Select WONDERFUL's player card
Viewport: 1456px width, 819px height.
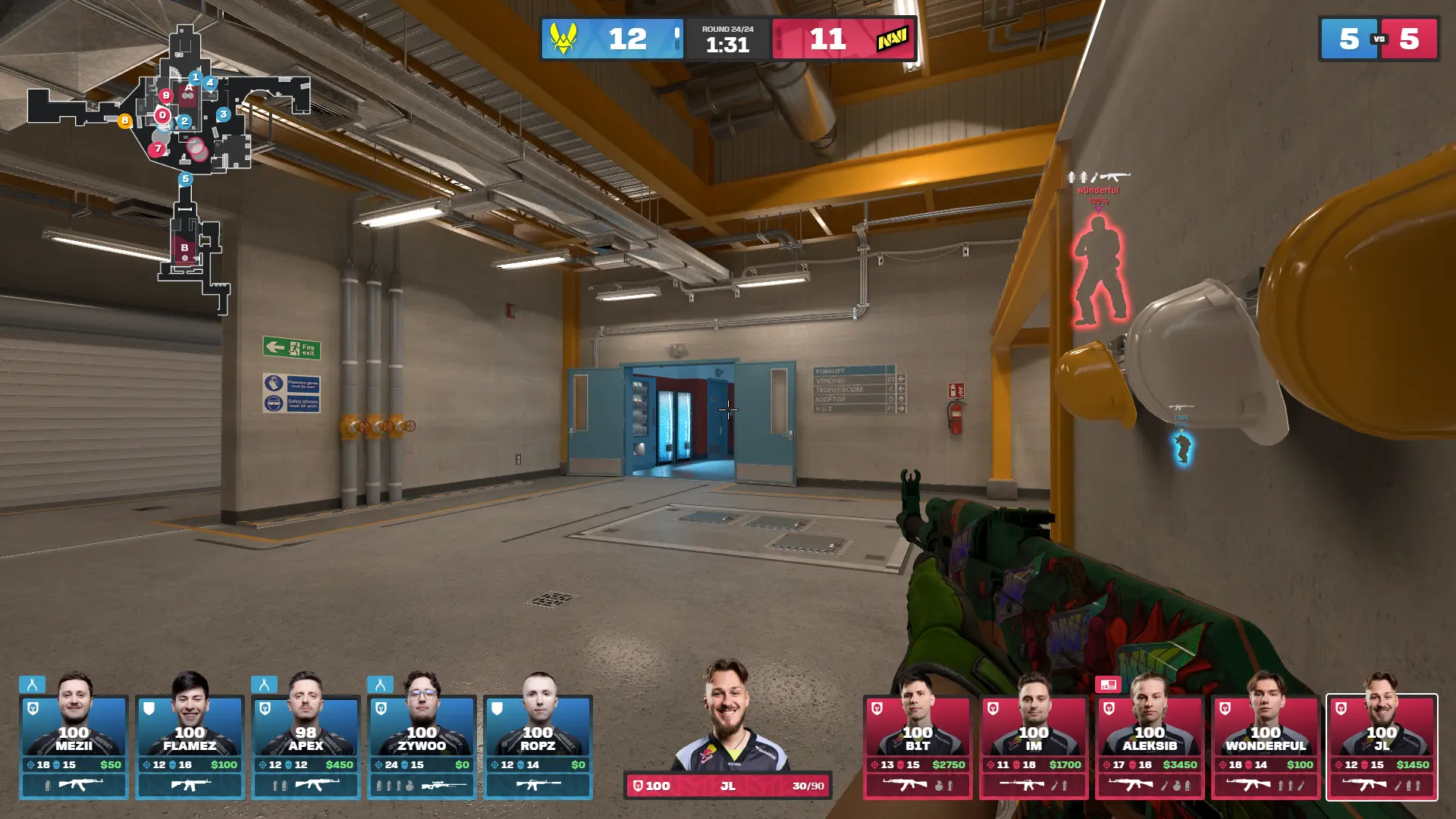point(1266,747)
